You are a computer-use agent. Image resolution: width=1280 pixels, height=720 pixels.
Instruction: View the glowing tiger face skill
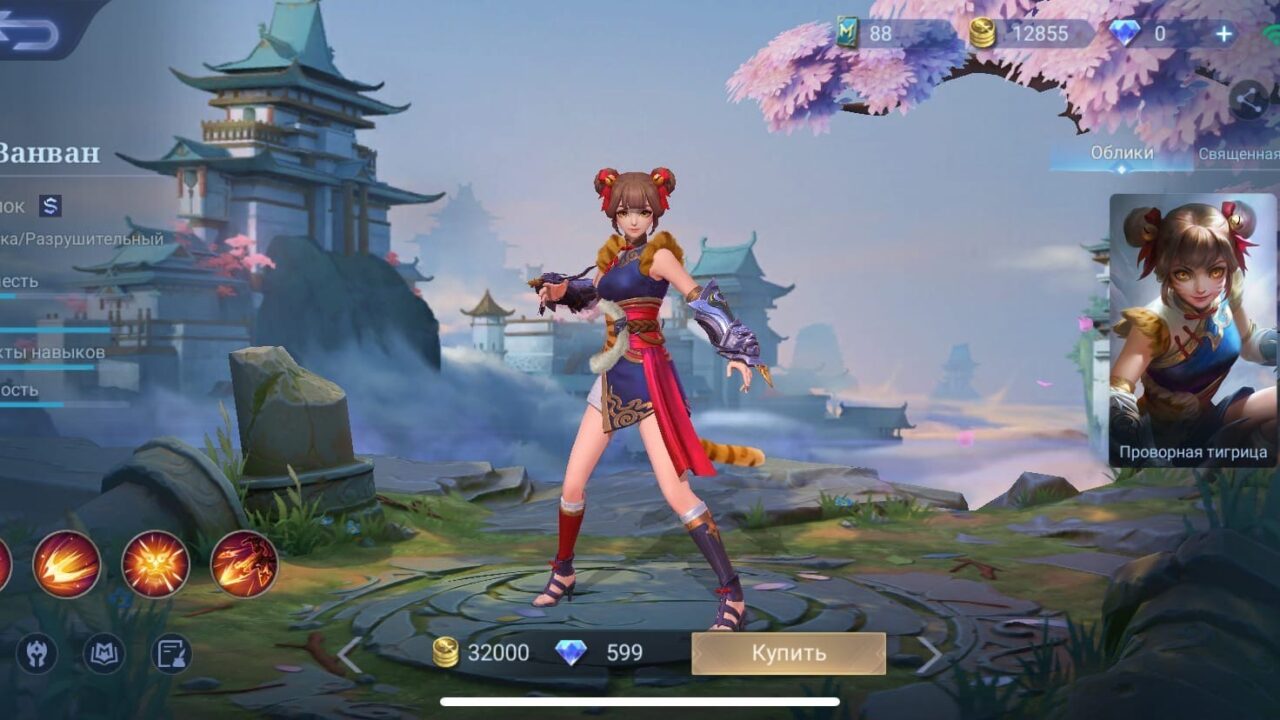156,564
